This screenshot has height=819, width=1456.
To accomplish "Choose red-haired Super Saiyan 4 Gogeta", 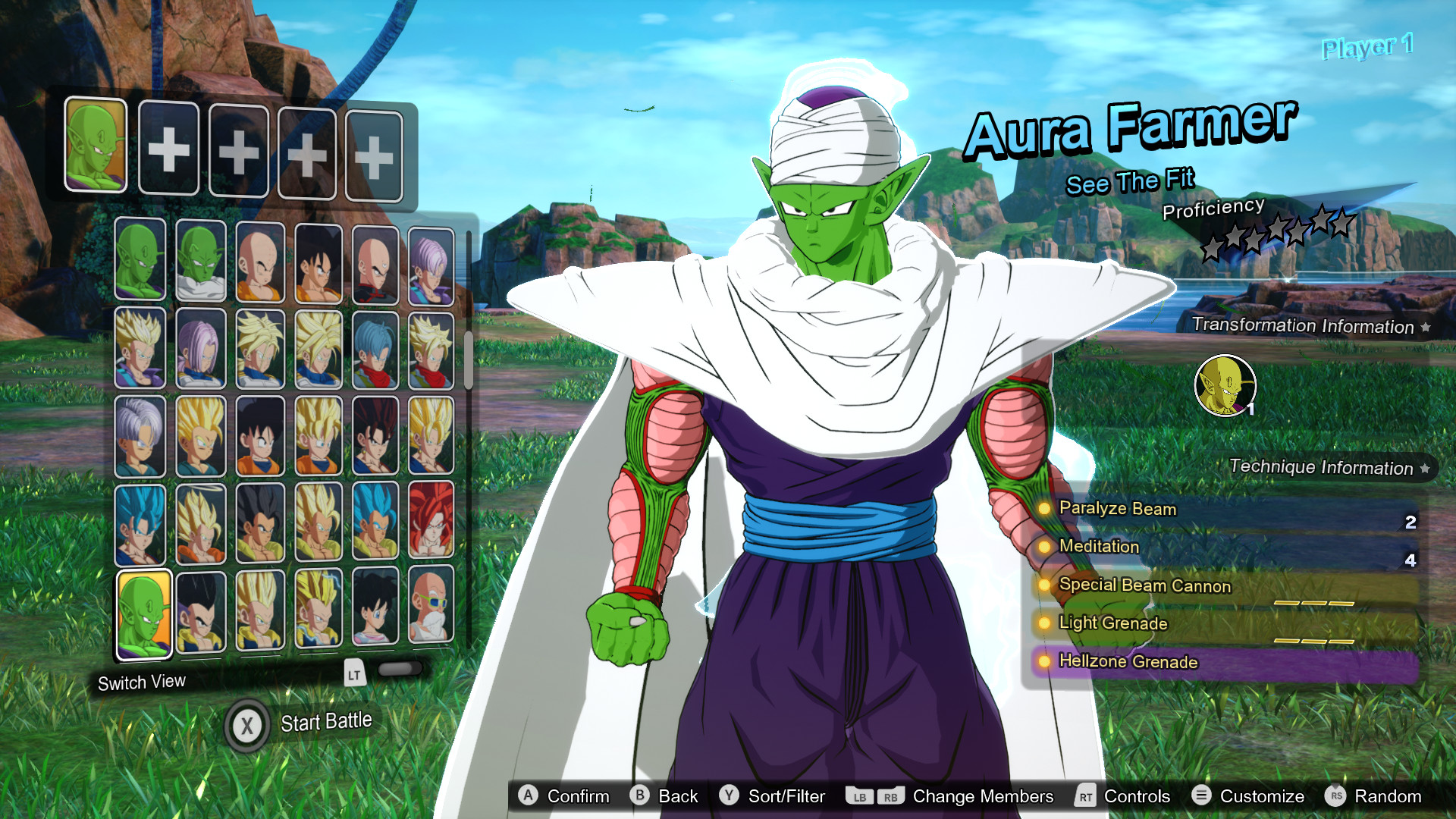I will pyautogui.click(x=431, y=522).
